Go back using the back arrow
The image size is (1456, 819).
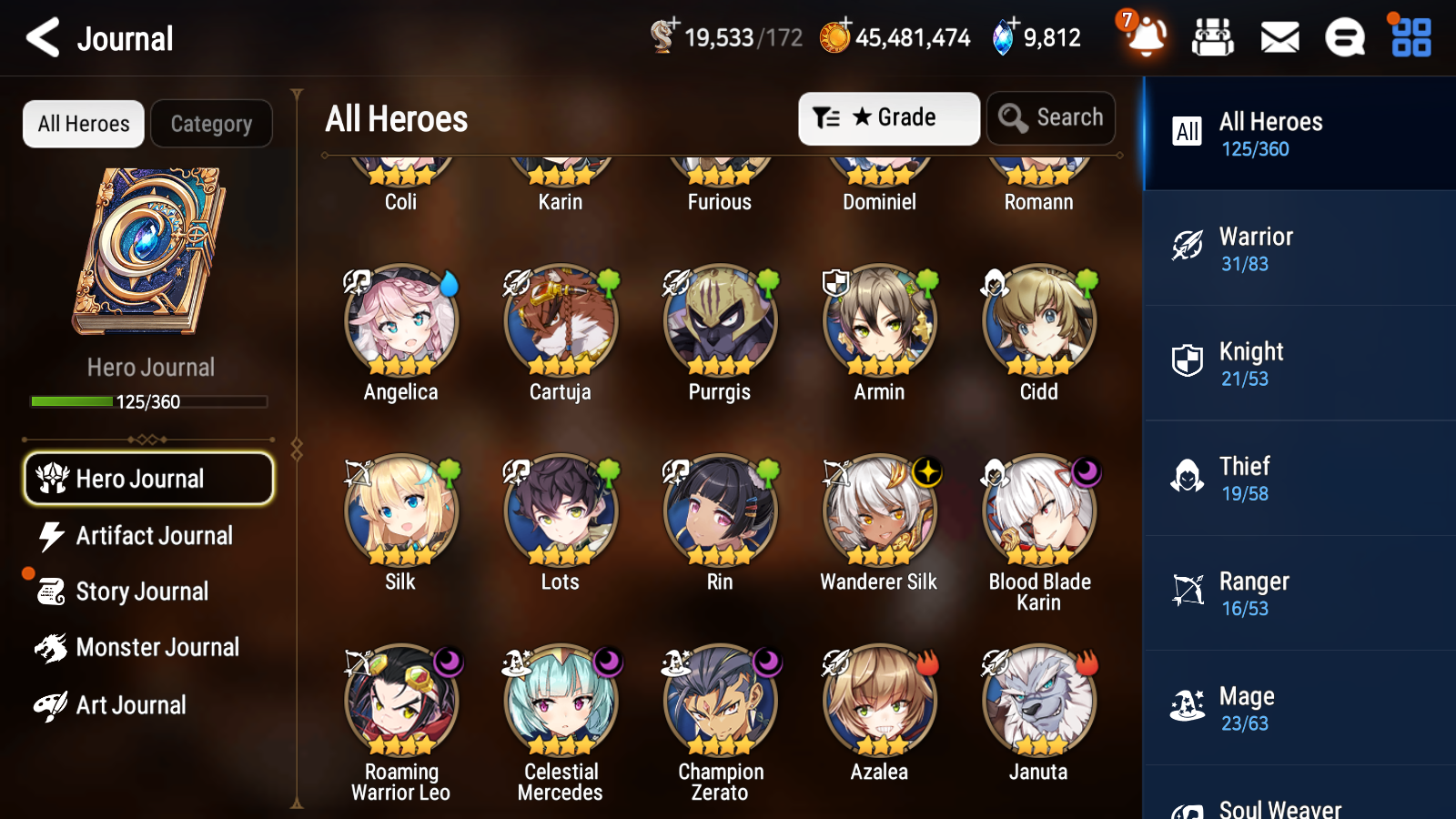(41, 37)
